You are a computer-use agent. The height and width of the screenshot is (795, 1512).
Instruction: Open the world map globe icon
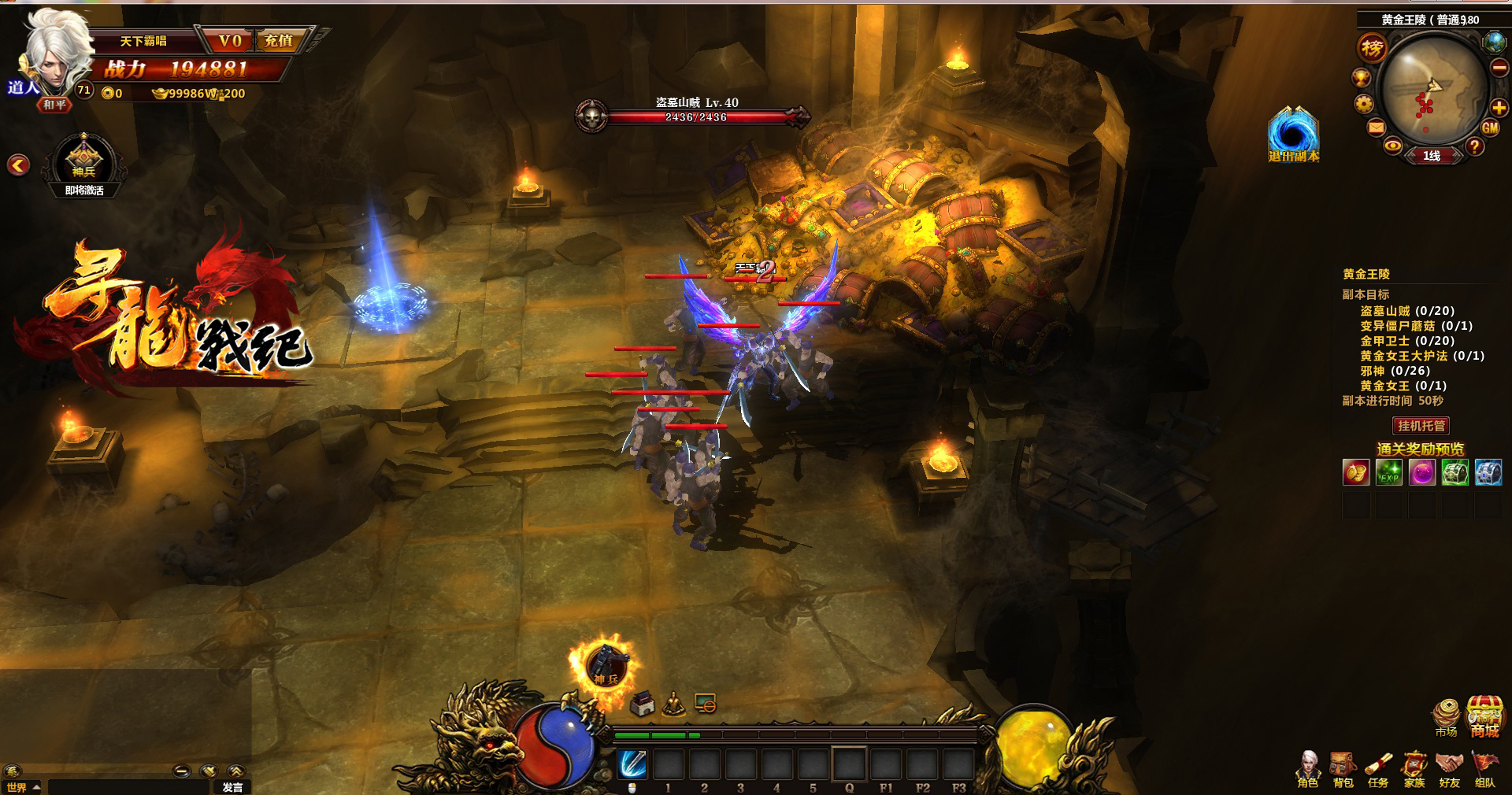1493,42
